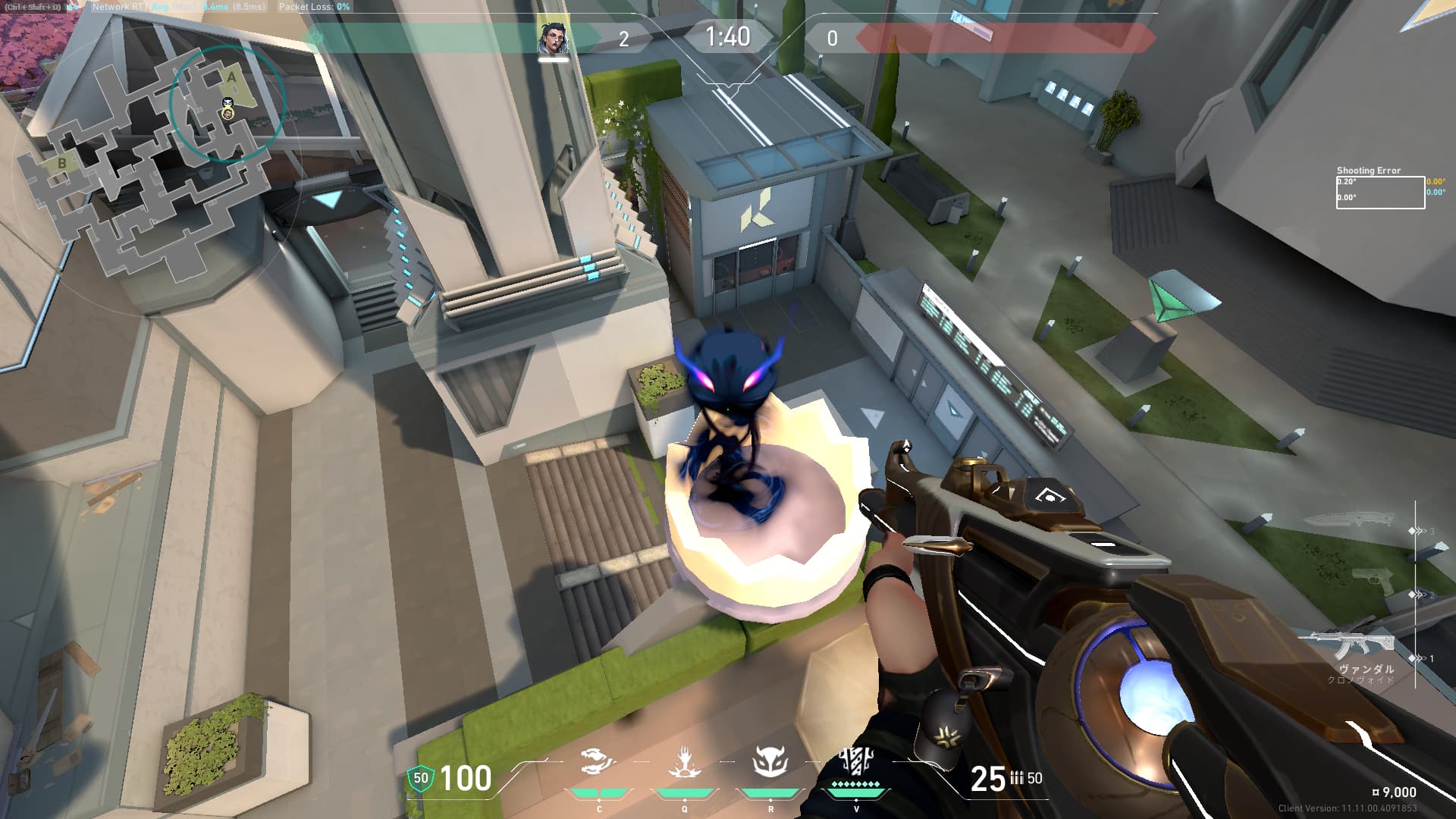Select the agent portrait on the team bar
Screen dimensions: 1456x819
[x=553, y=39]
